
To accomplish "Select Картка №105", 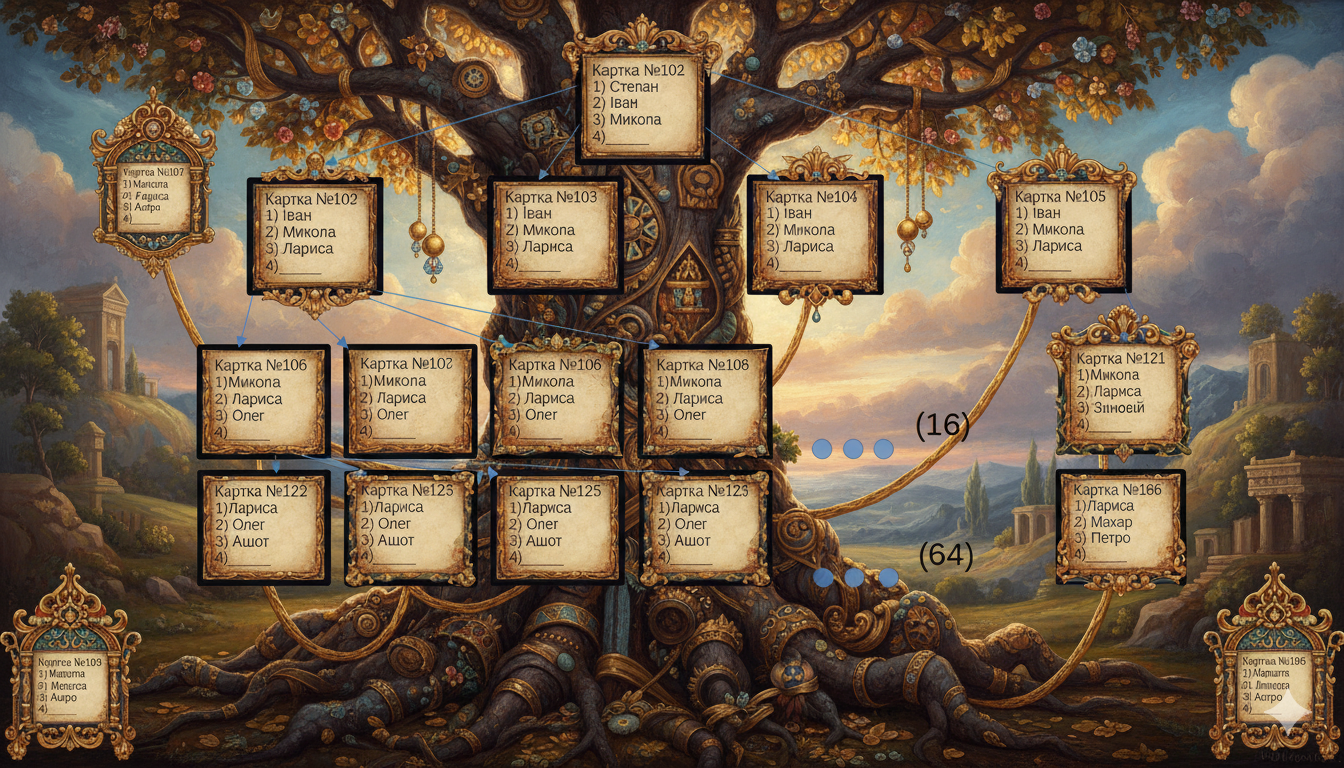I will [x=1062, y=234].
